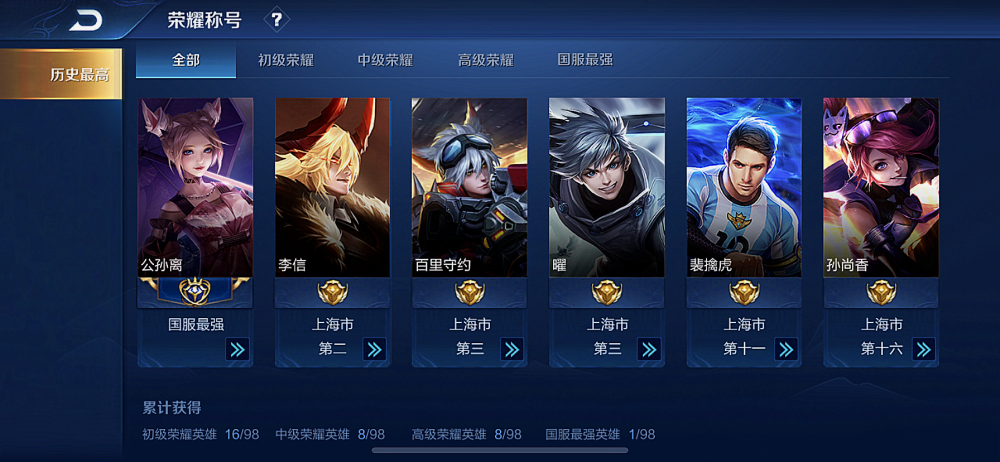The height and width of the screenshot is (462, 1000).
Task: Expand 公孙离's title with the arrow button
Action: point(237,349)
